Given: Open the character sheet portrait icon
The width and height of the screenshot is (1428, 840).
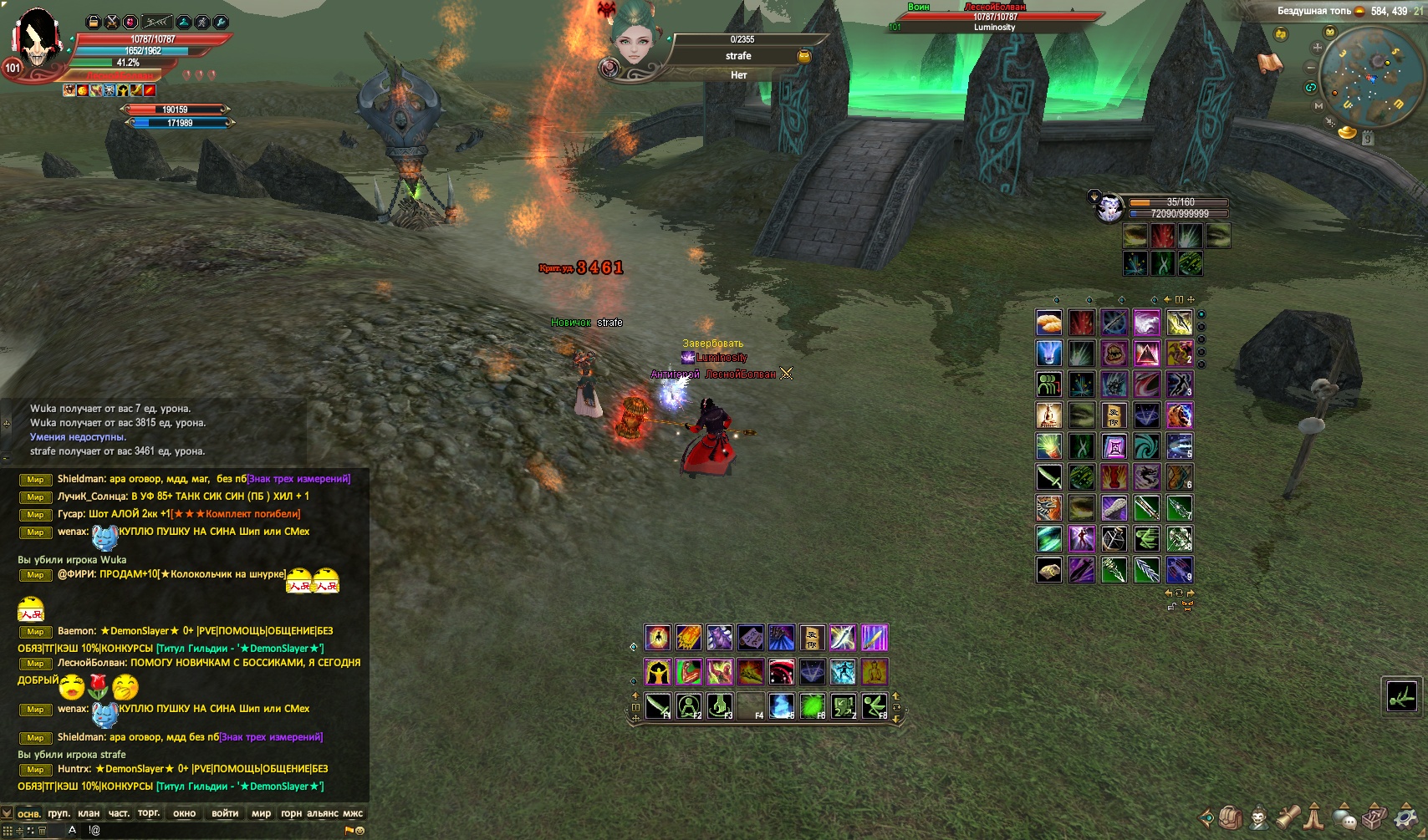Looking at the screenshot, I should 1258,817.
